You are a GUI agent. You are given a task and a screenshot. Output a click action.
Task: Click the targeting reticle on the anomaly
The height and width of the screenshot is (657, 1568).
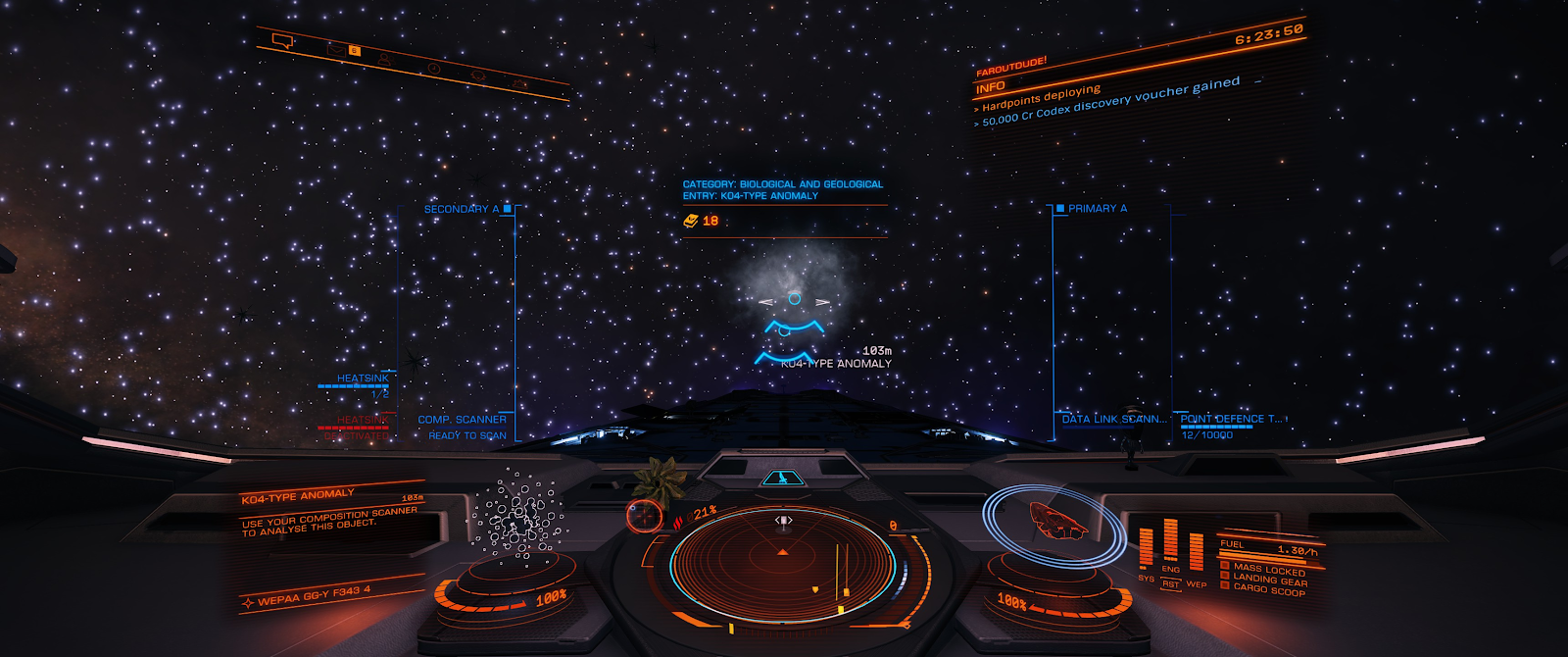pos(794,299)
